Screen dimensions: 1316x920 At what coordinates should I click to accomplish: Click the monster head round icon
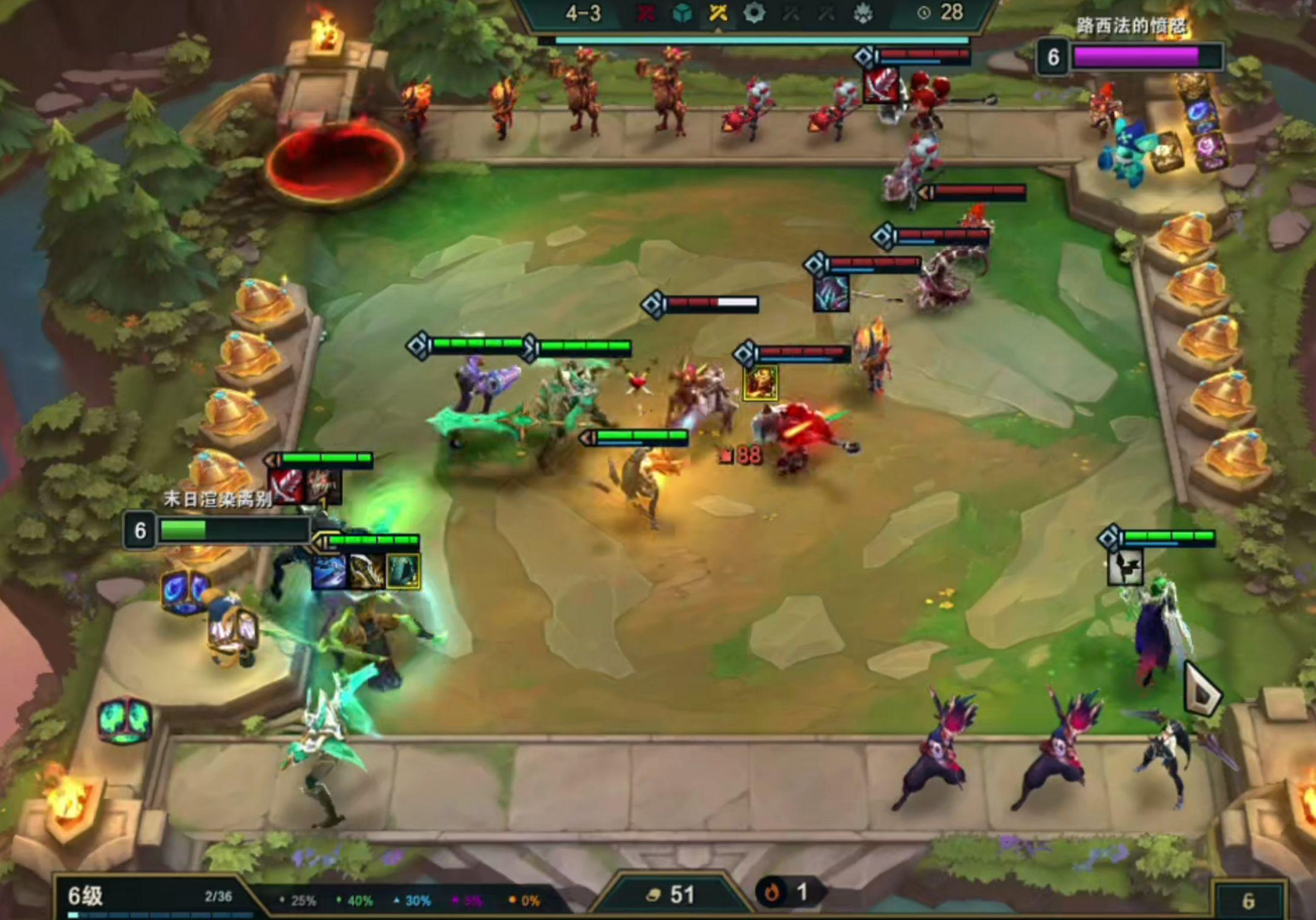(x=863, y=13)
